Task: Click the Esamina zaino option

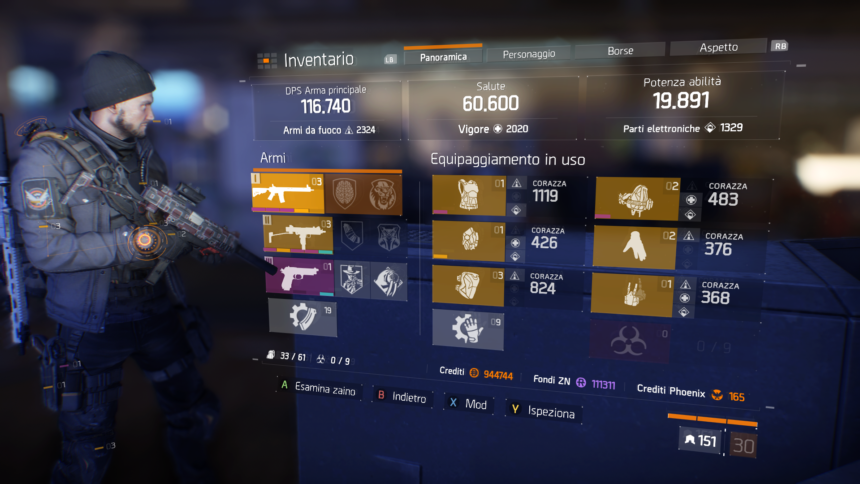Action: coord(317,390)
